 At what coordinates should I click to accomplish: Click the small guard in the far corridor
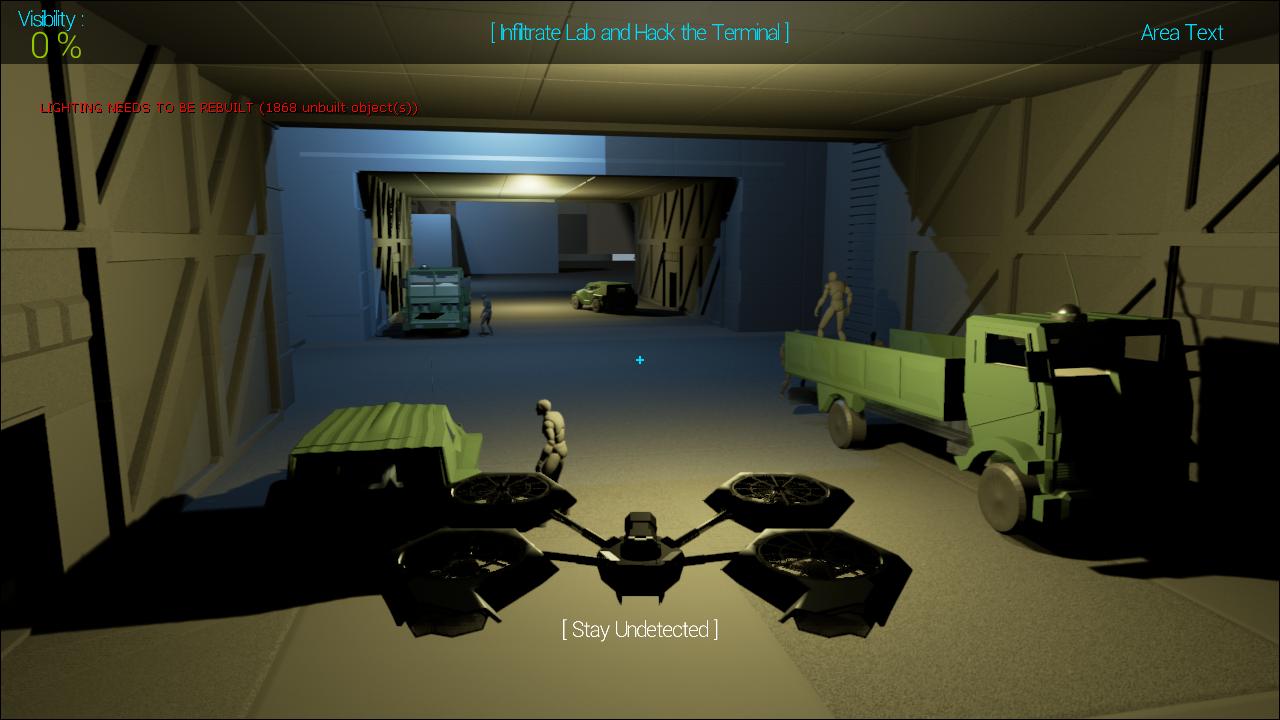coord(487,315)
